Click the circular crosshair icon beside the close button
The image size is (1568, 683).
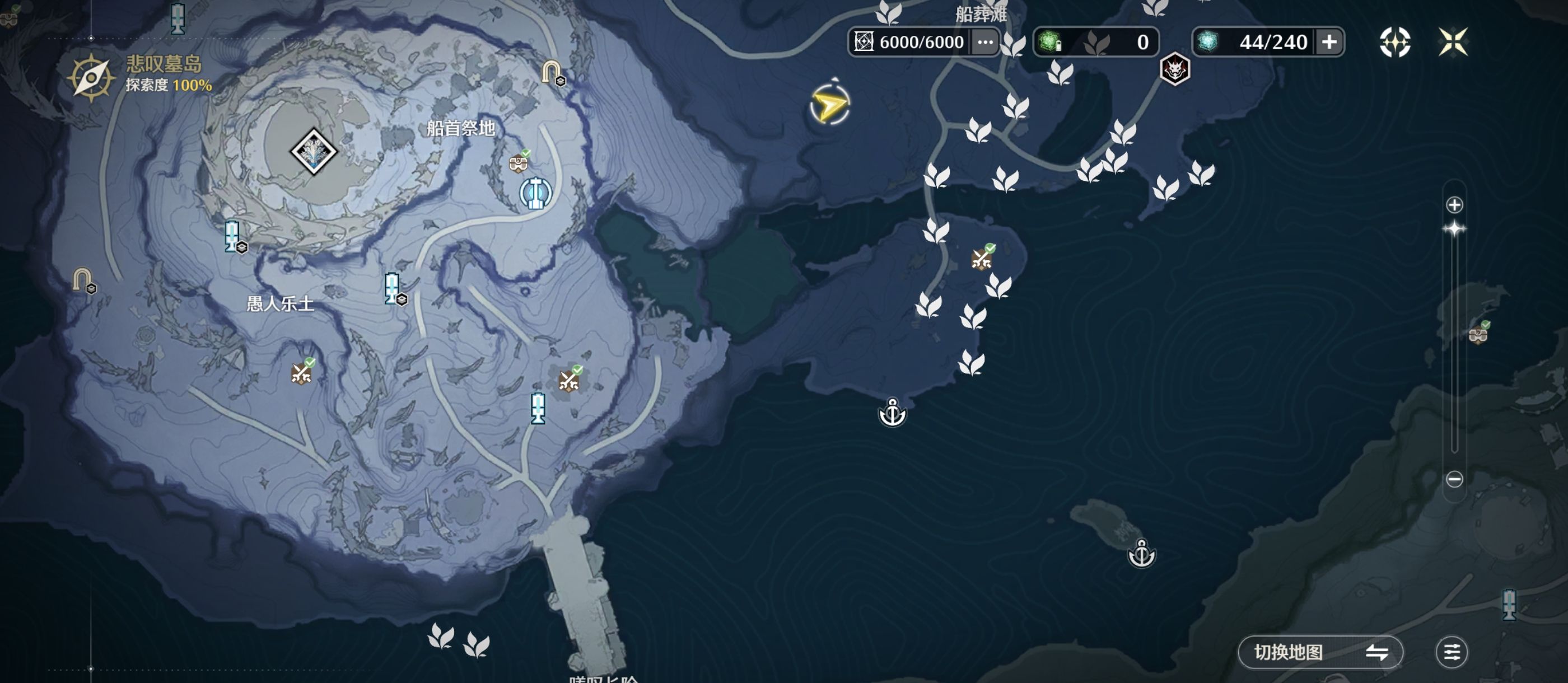(x=1394, y=42)
